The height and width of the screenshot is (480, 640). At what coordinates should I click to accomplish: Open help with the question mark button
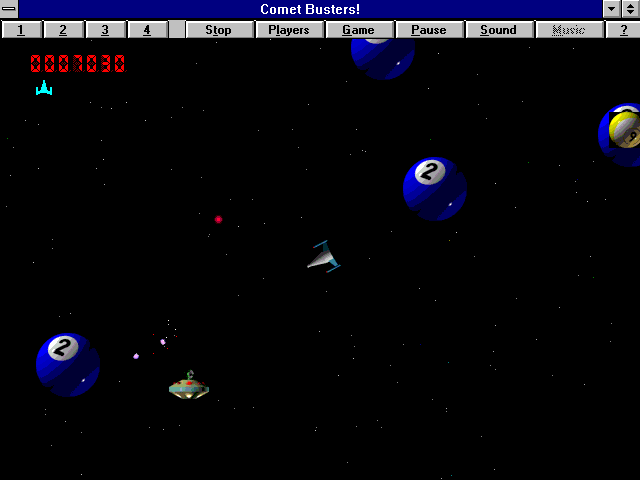pos(623,30)
